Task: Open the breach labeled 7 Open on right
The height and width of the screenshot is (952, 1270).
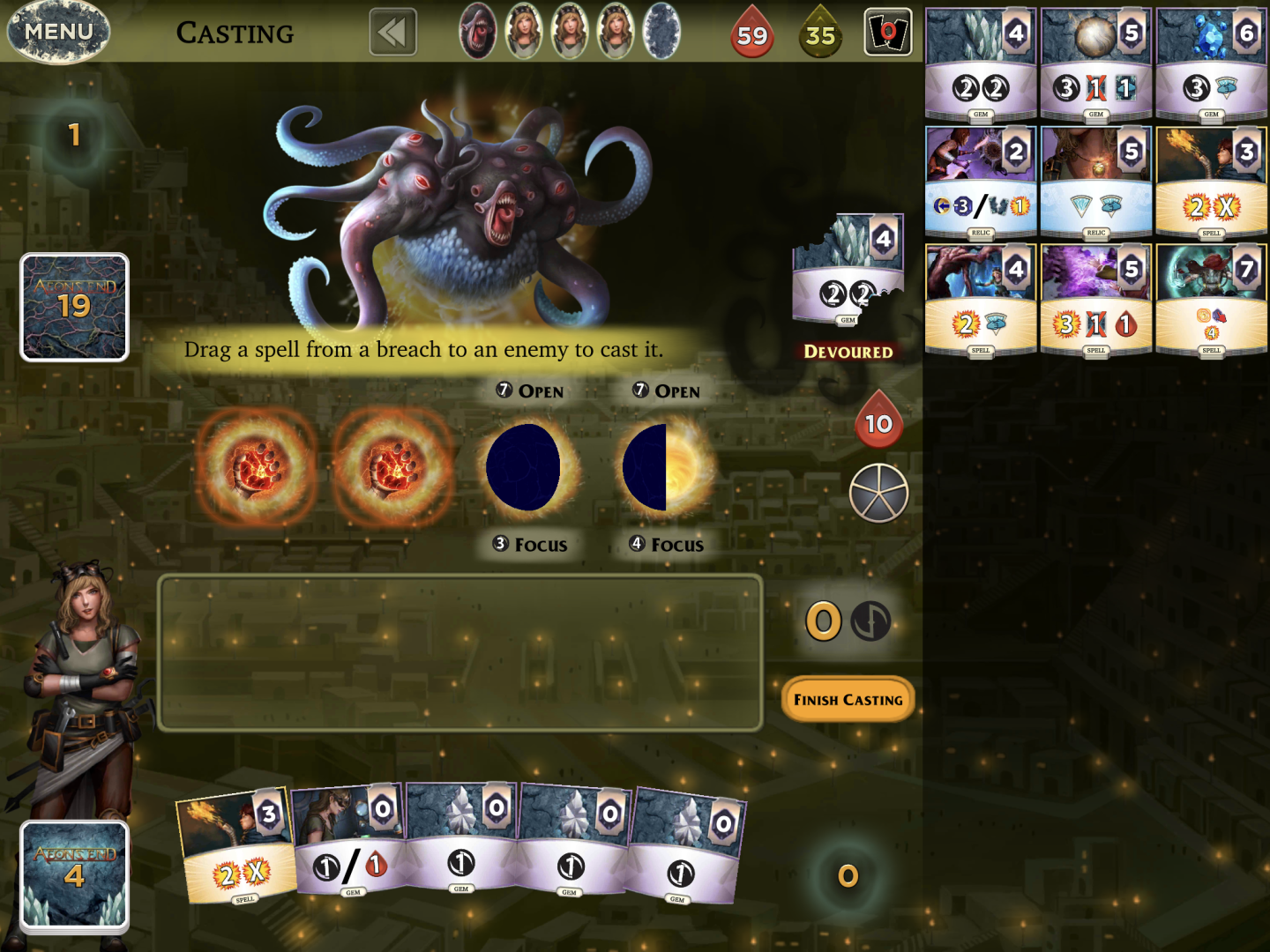Action: pyautogui.click(x=668, y=390)
